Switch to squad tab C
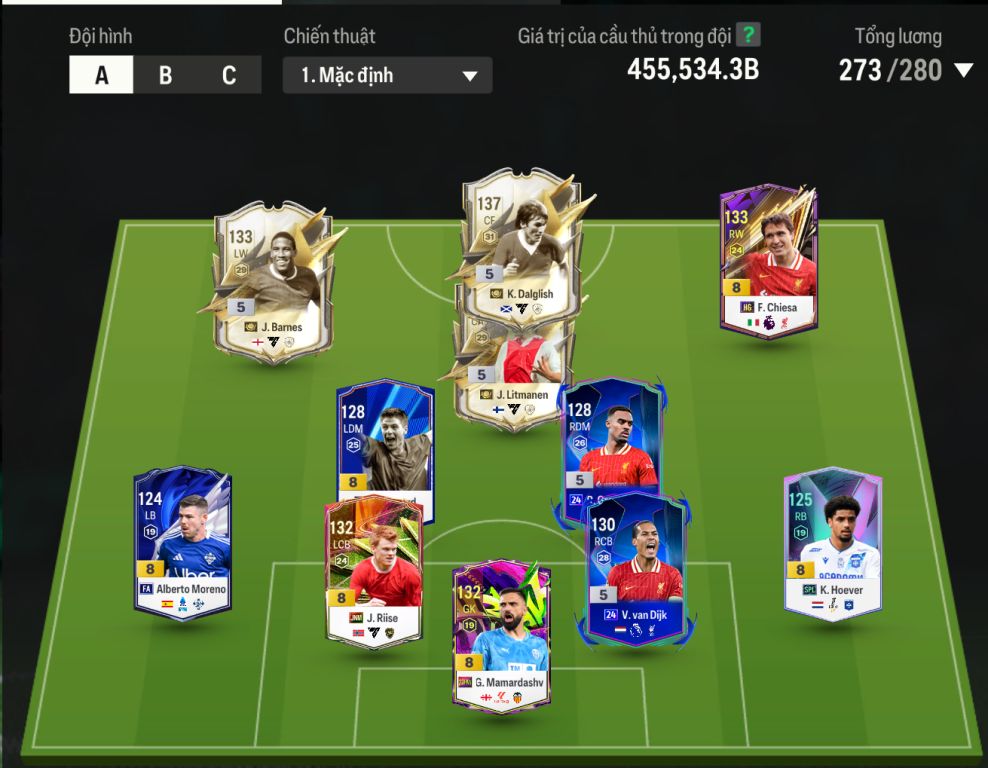The height and width of the screenshot is (768, 988). tap(229, 75)
